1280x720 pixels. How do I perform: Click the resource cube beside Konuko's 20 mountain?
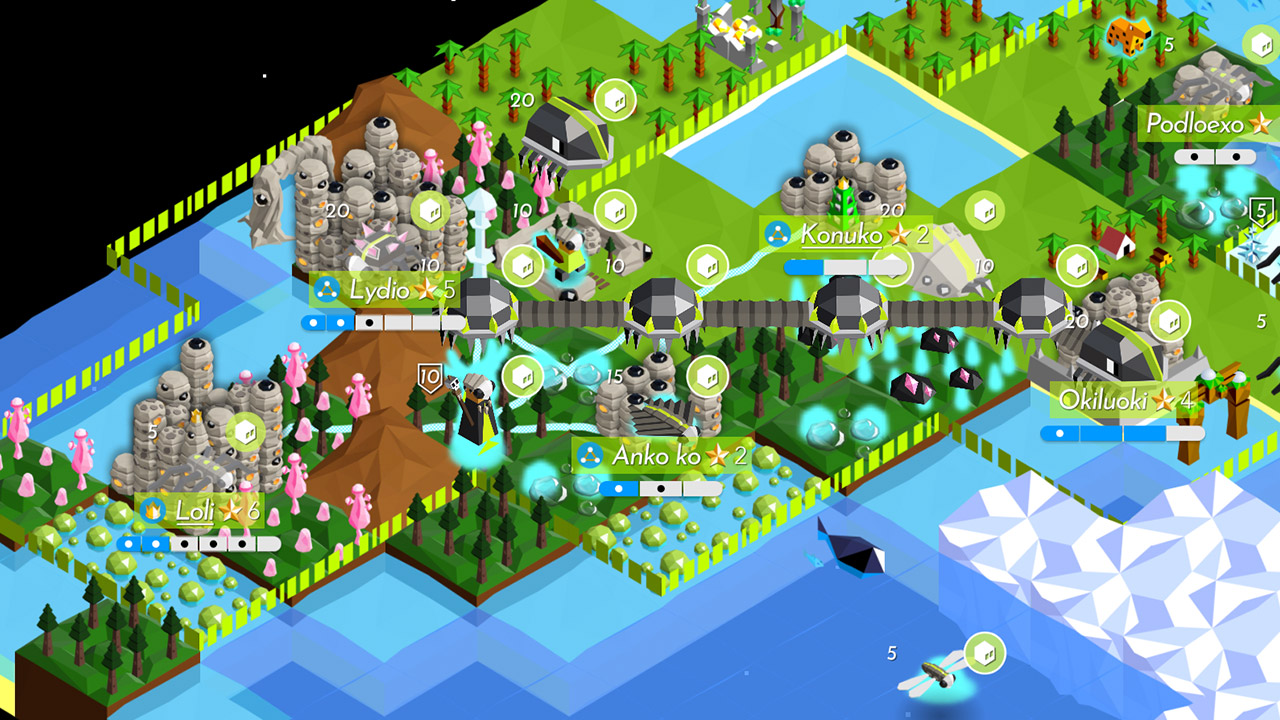tap(986, 212)
